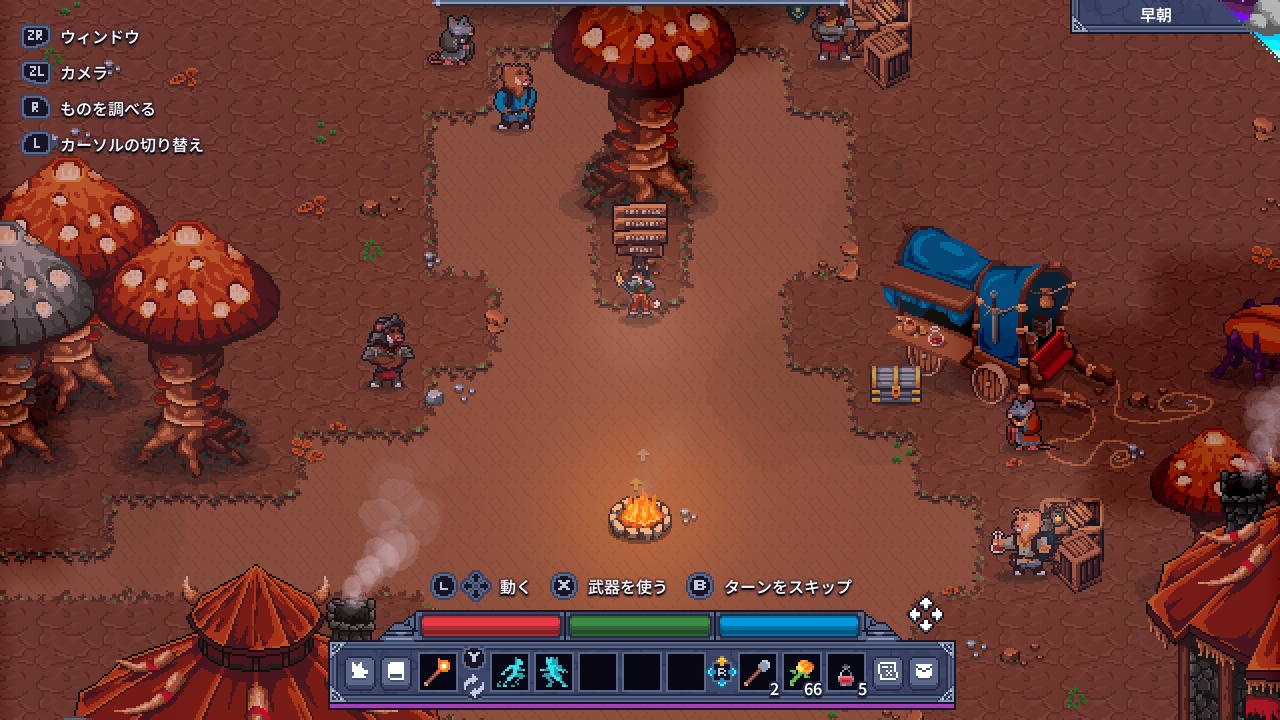Viewport: 1280px width, 720px height.
Task: Open the envelope mail button
Action: (924, 672)
